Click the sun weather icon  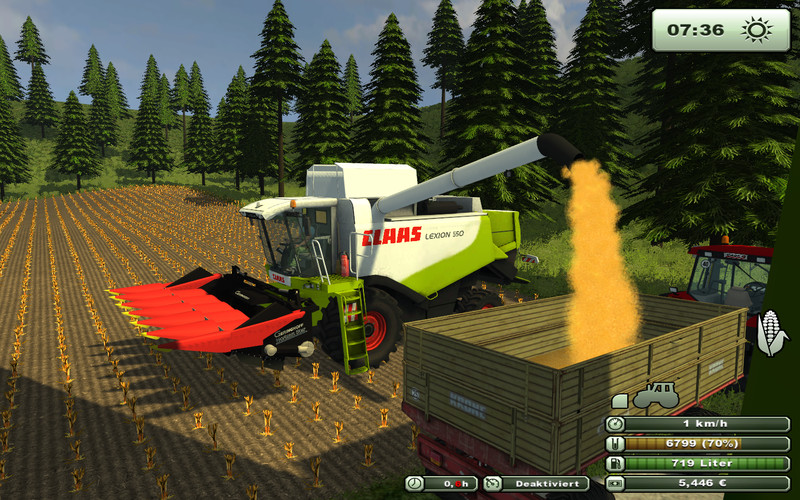point(756,29)
